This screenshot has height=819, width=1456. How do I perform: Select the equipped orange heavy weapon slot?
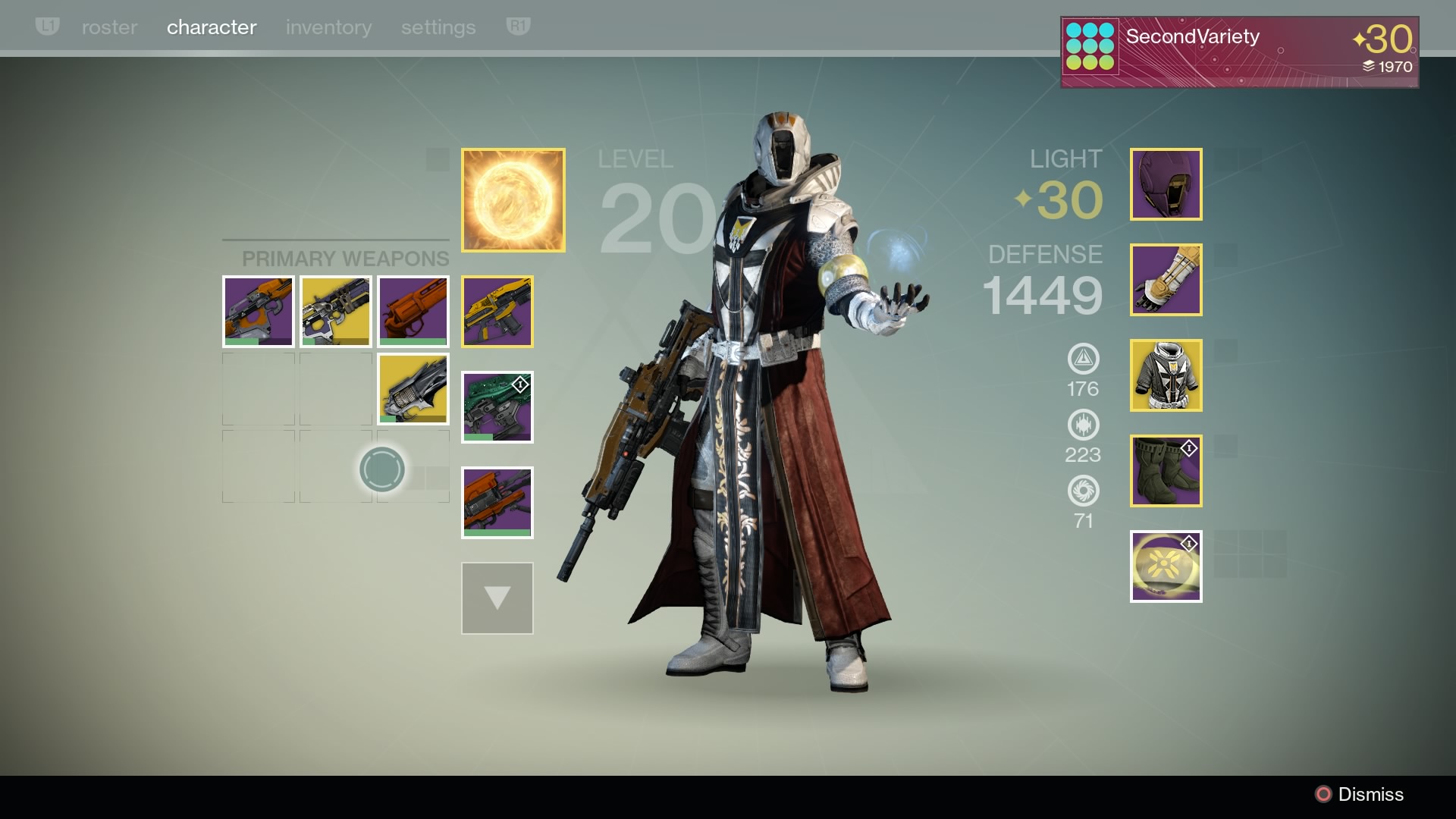coord(497,503)
